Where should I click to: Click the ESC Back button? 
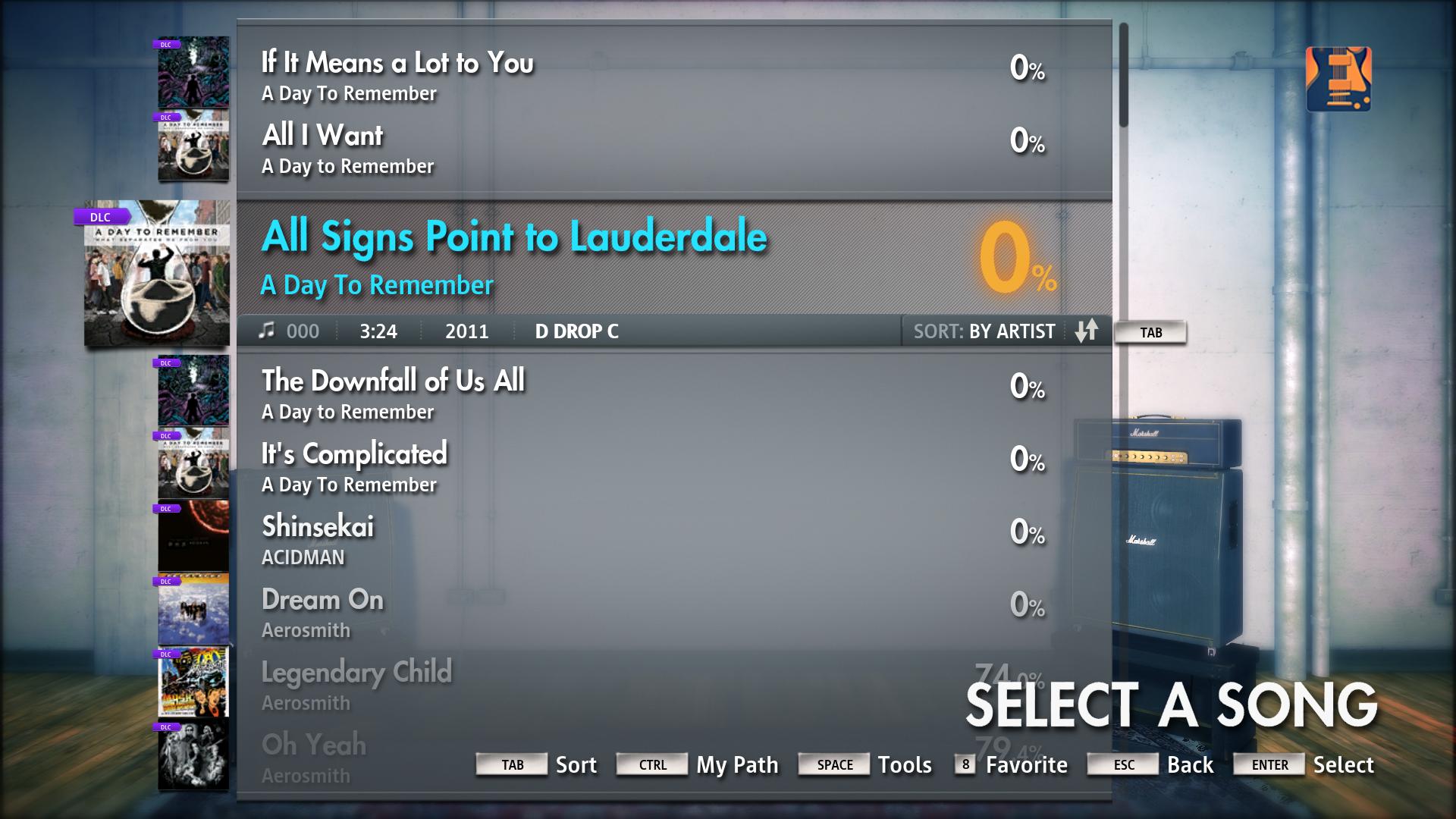pos(1122,765)
